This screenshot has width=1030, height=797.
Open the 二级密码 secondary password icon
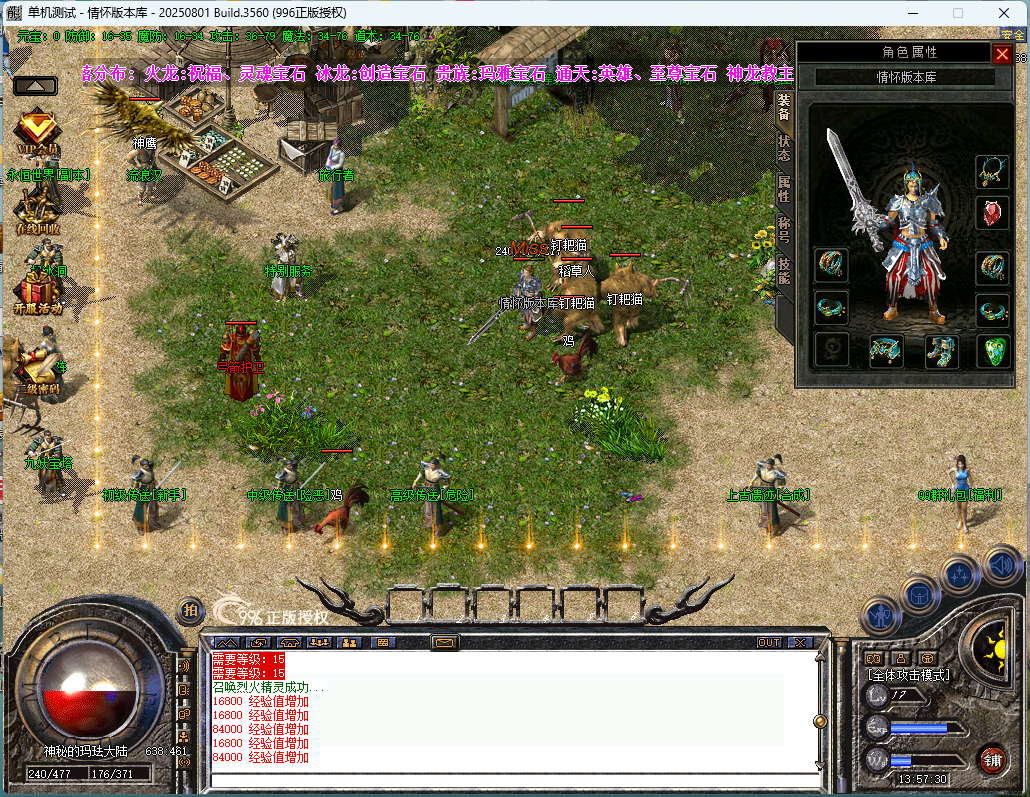pyautogui.click(x=37, y=368)
